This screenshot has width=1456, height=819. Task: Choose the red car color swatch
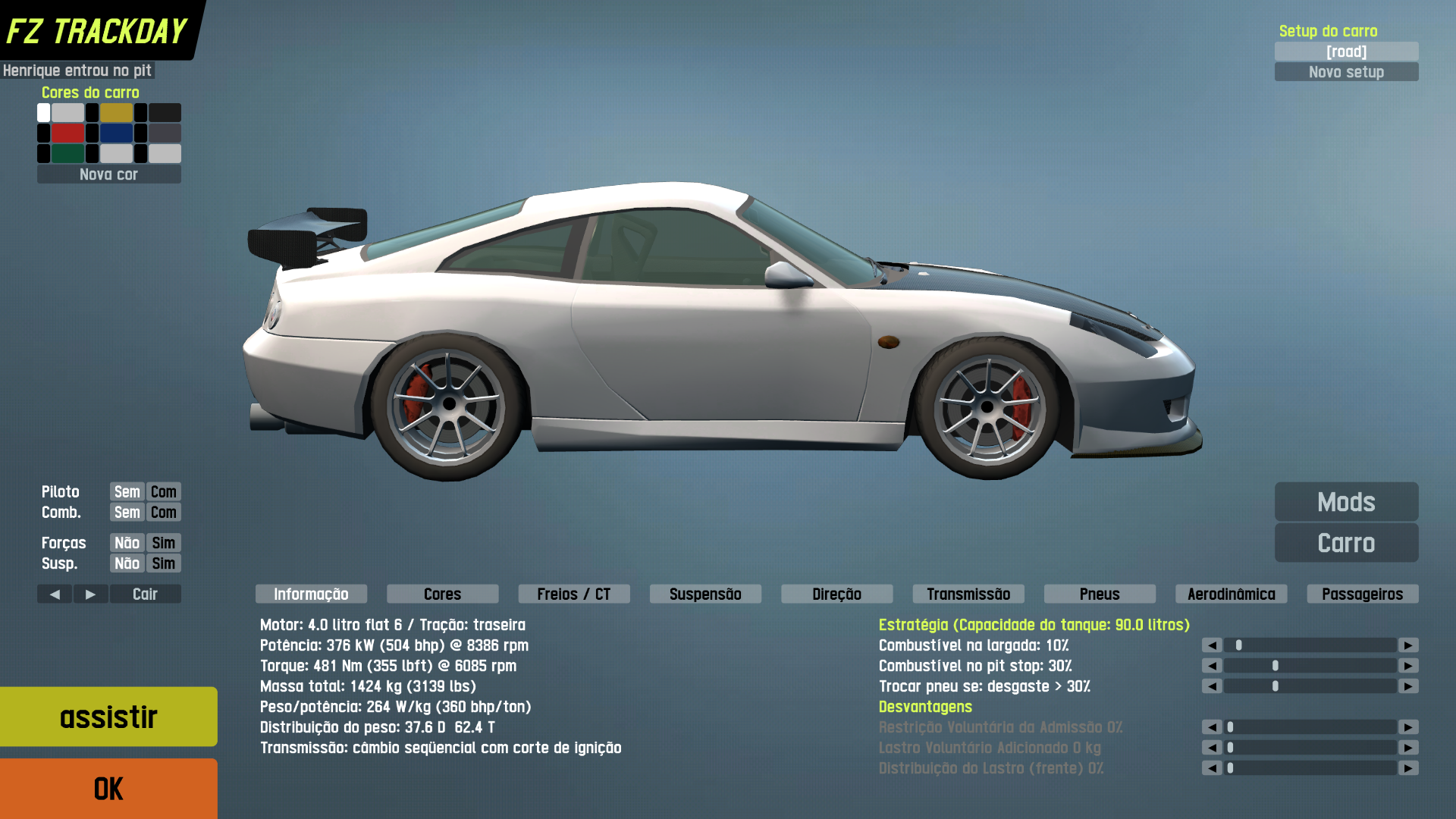67,133
